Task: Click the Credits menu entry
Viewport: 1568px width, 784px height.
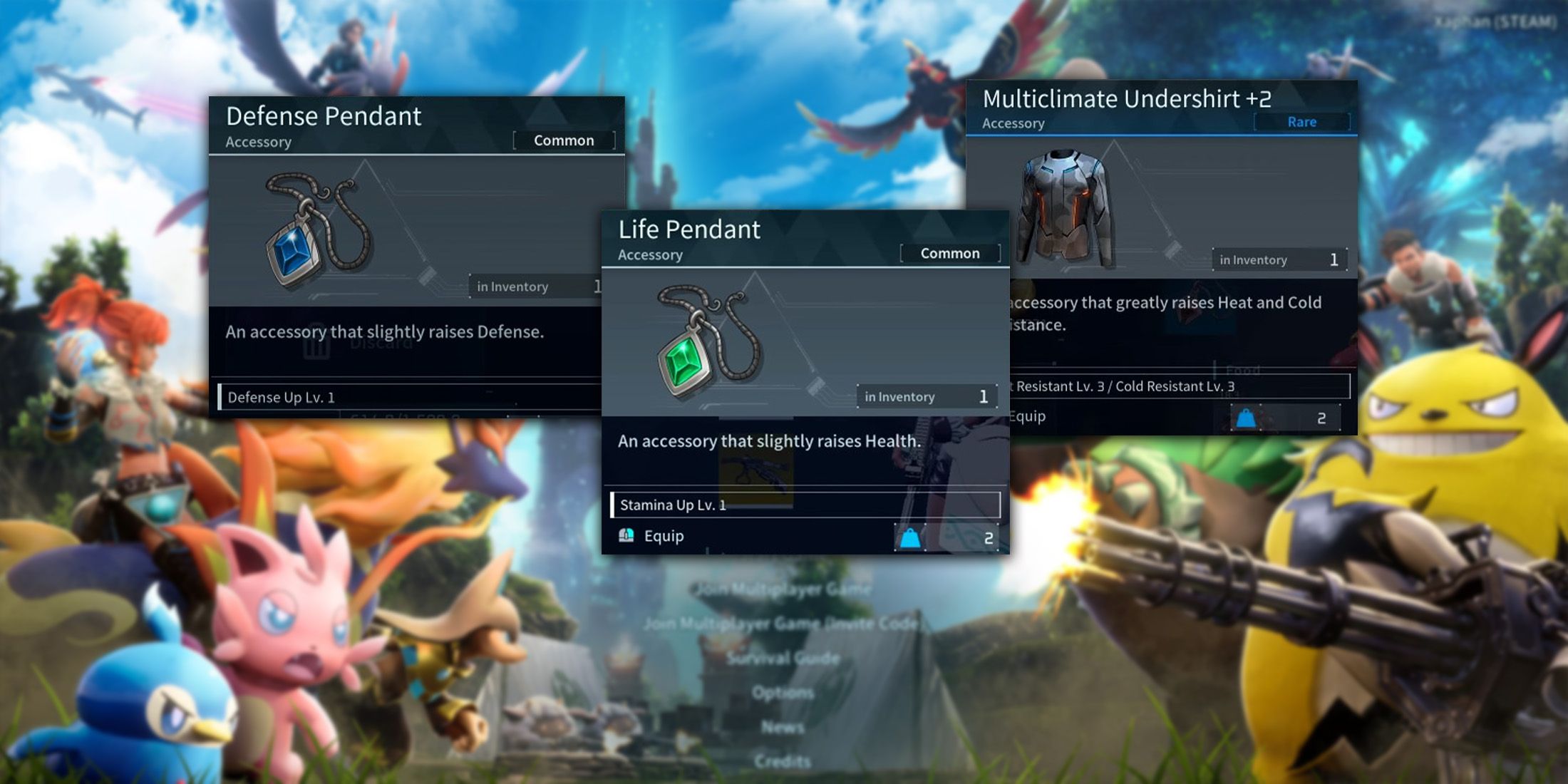Action: coord(784,761)
